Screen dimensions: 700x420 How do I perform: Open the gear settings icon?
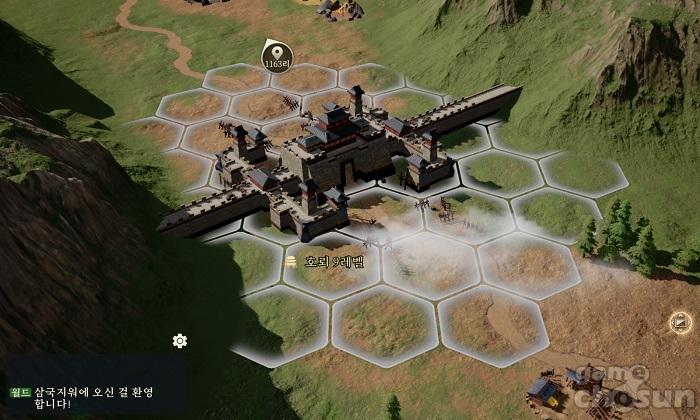(x=180, y=341)
